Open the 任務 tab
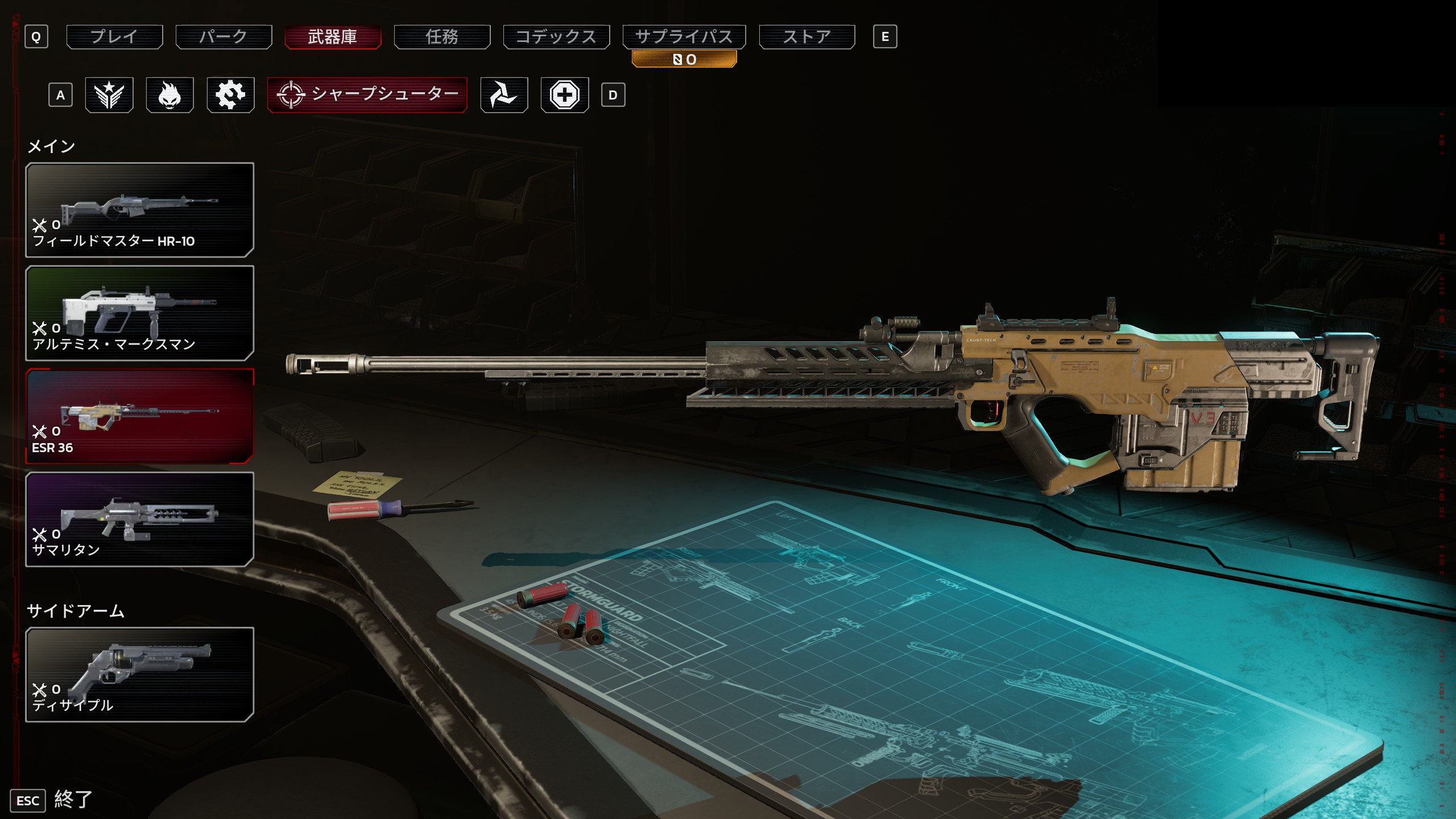Viewport: 1456px width, 819px height. tap(442, 37)
